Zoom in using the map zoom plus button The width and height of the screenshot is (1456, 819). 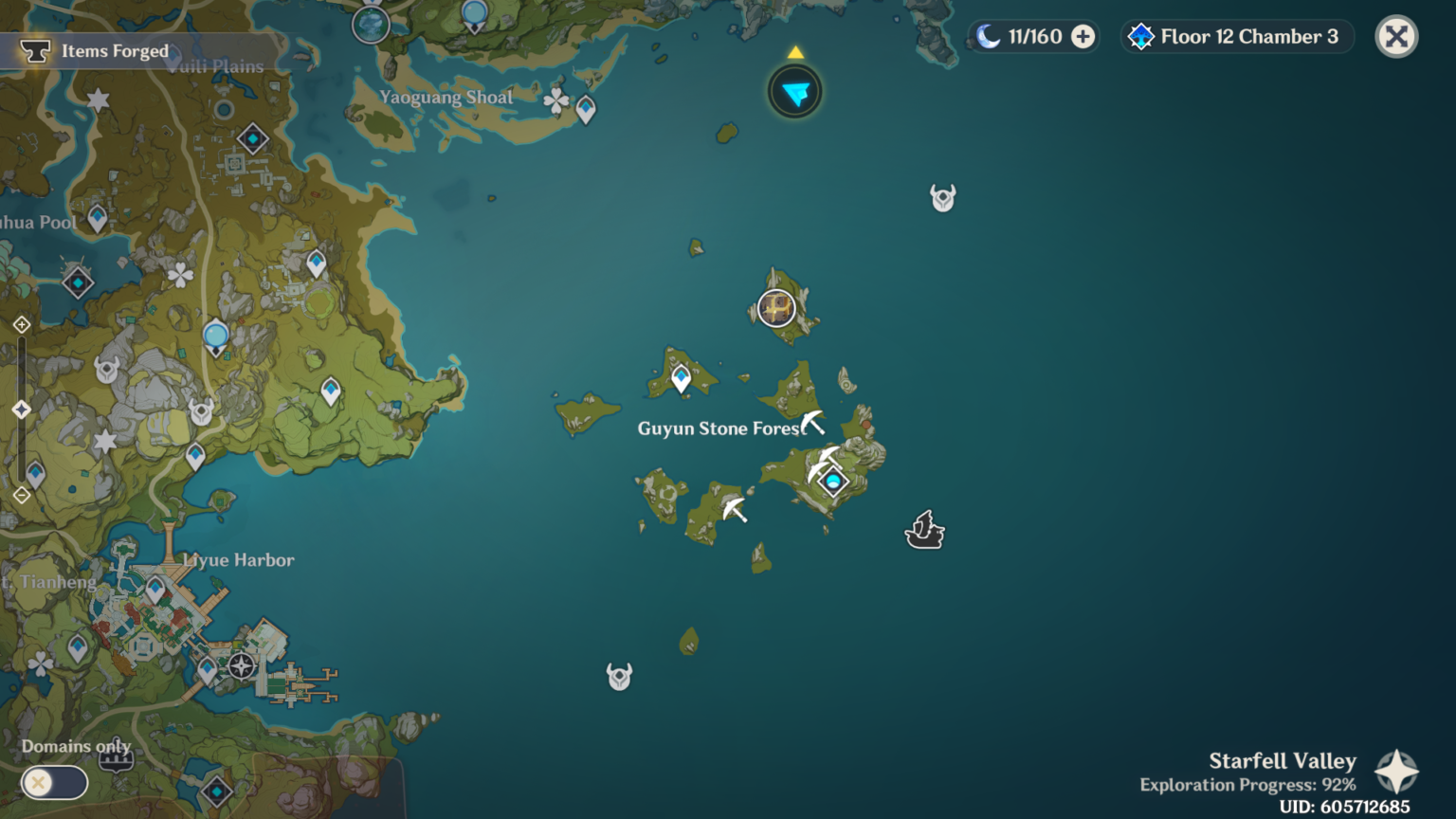(x=22, y=325)
